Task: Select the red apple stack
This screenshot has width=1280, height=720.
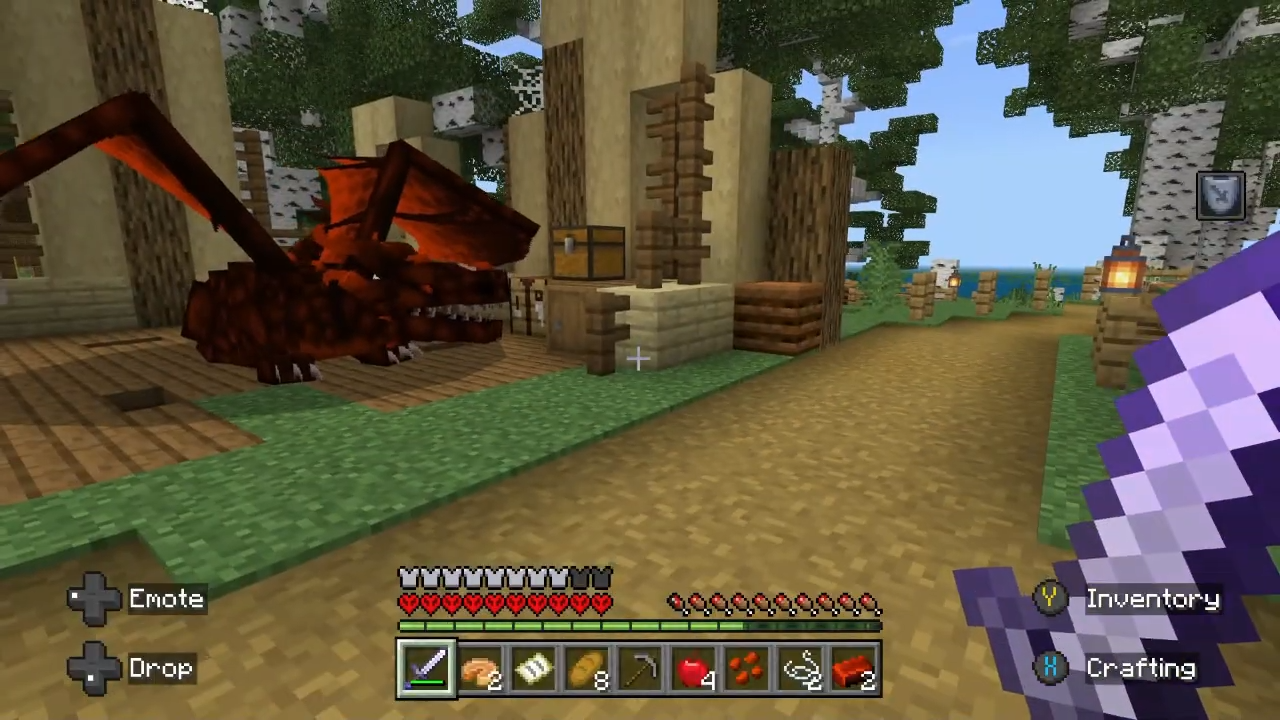Action: 694,668
